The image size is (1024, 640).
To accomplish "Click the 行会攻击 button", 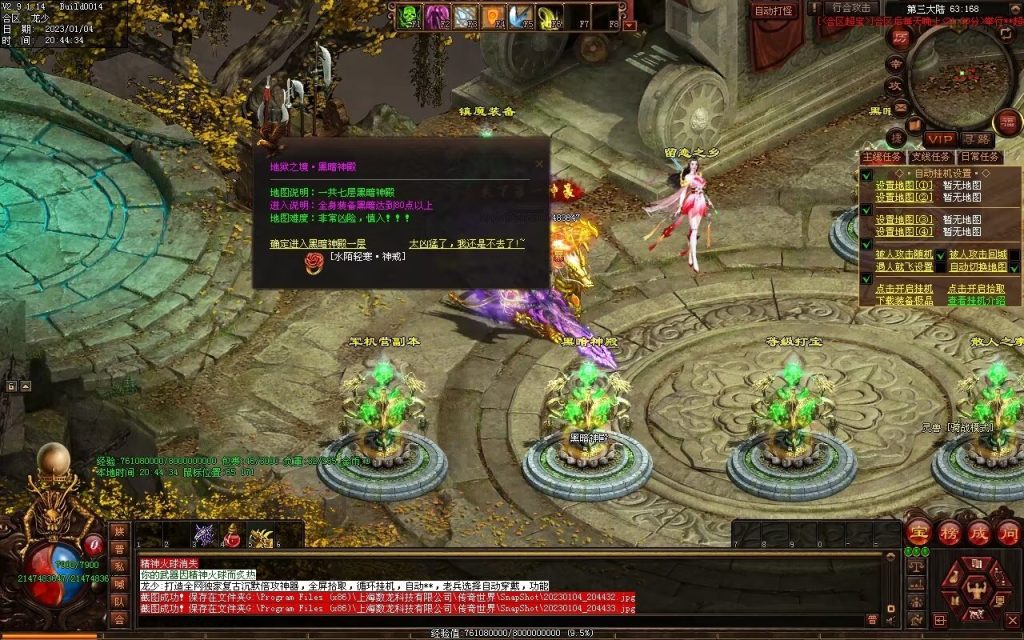I will (x=850, y=8).
